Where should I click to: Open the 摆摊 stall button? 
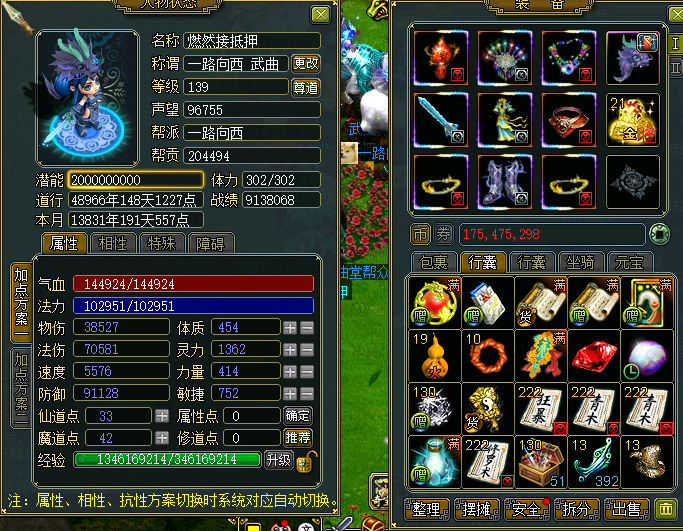477,511
